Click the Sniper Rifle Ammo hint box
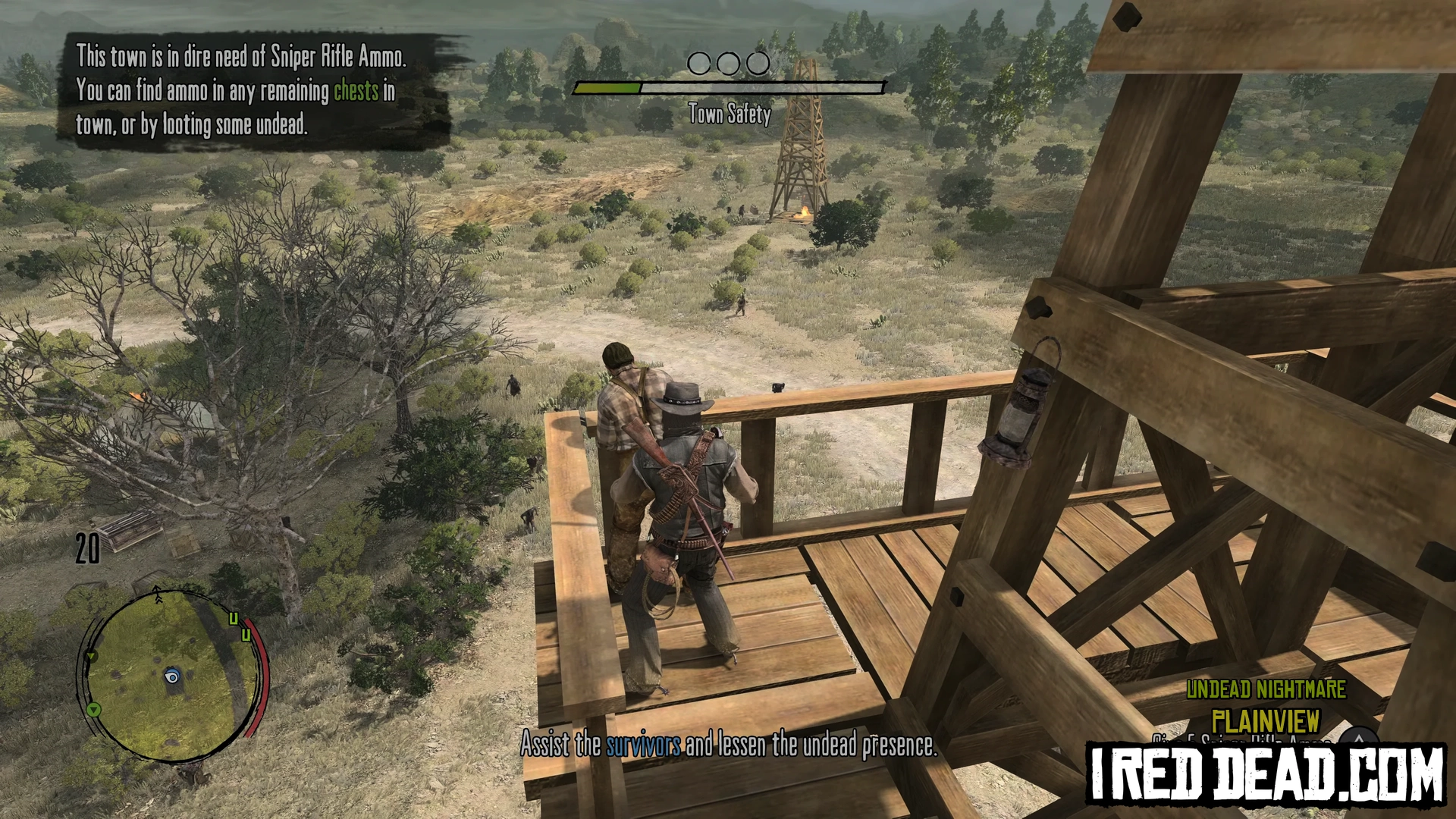Image resolution: width=1456 pixels, height=819 pixels. (x=254, y=91)
